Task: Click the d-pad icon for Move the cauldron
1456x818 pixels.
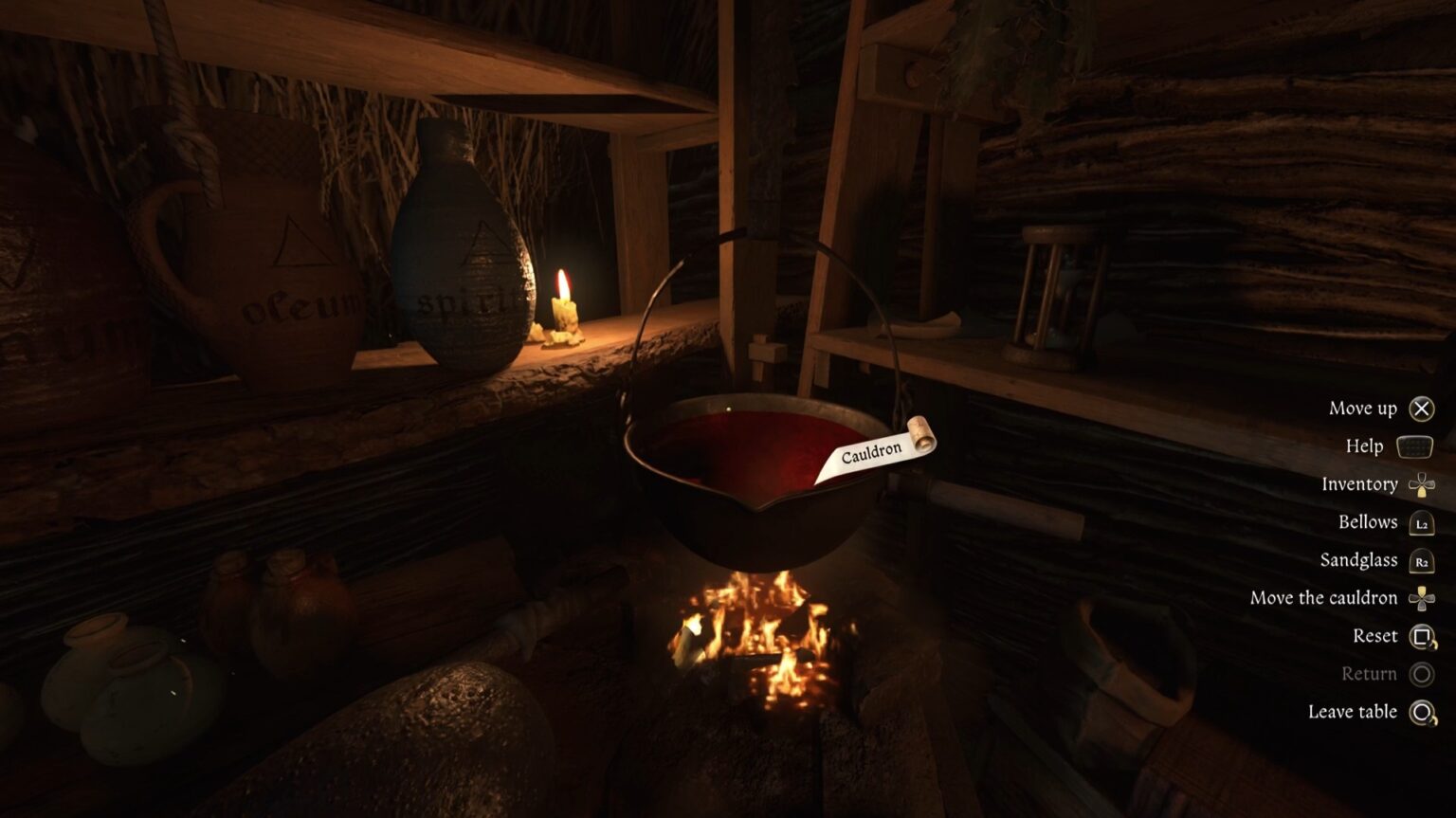Action: (x=1422, y=597)
